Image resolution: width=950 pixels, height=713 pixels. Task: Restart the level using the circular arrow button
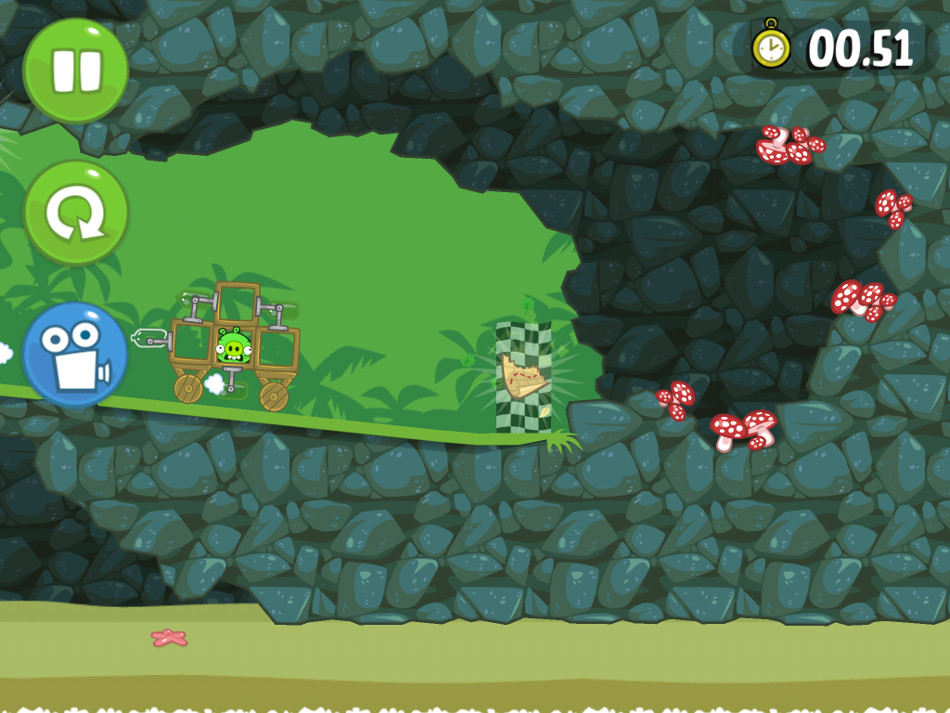tap(76, 212)
